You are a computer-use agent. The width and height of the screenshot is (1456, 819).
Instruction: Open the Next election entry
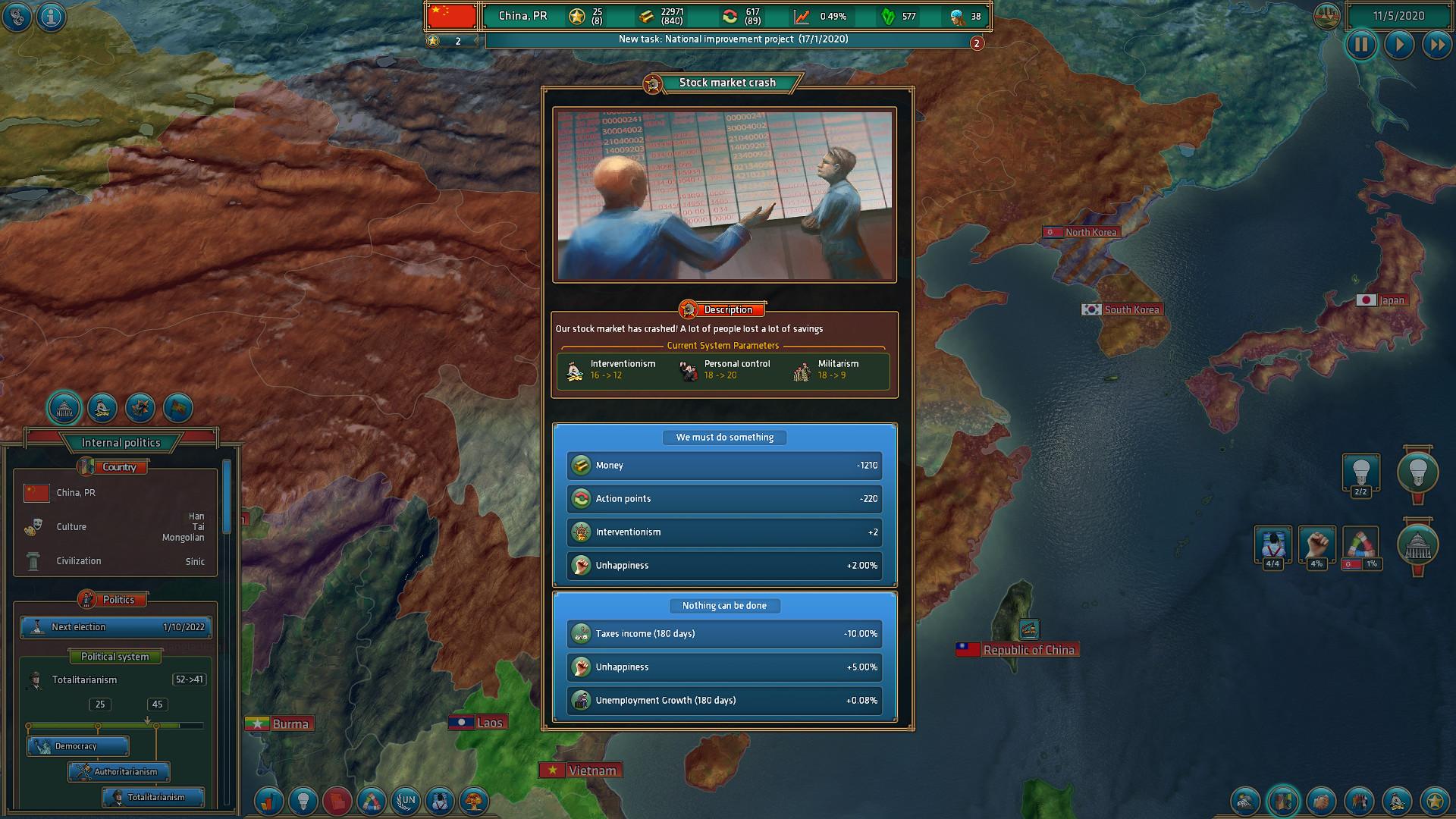(115, 627)
